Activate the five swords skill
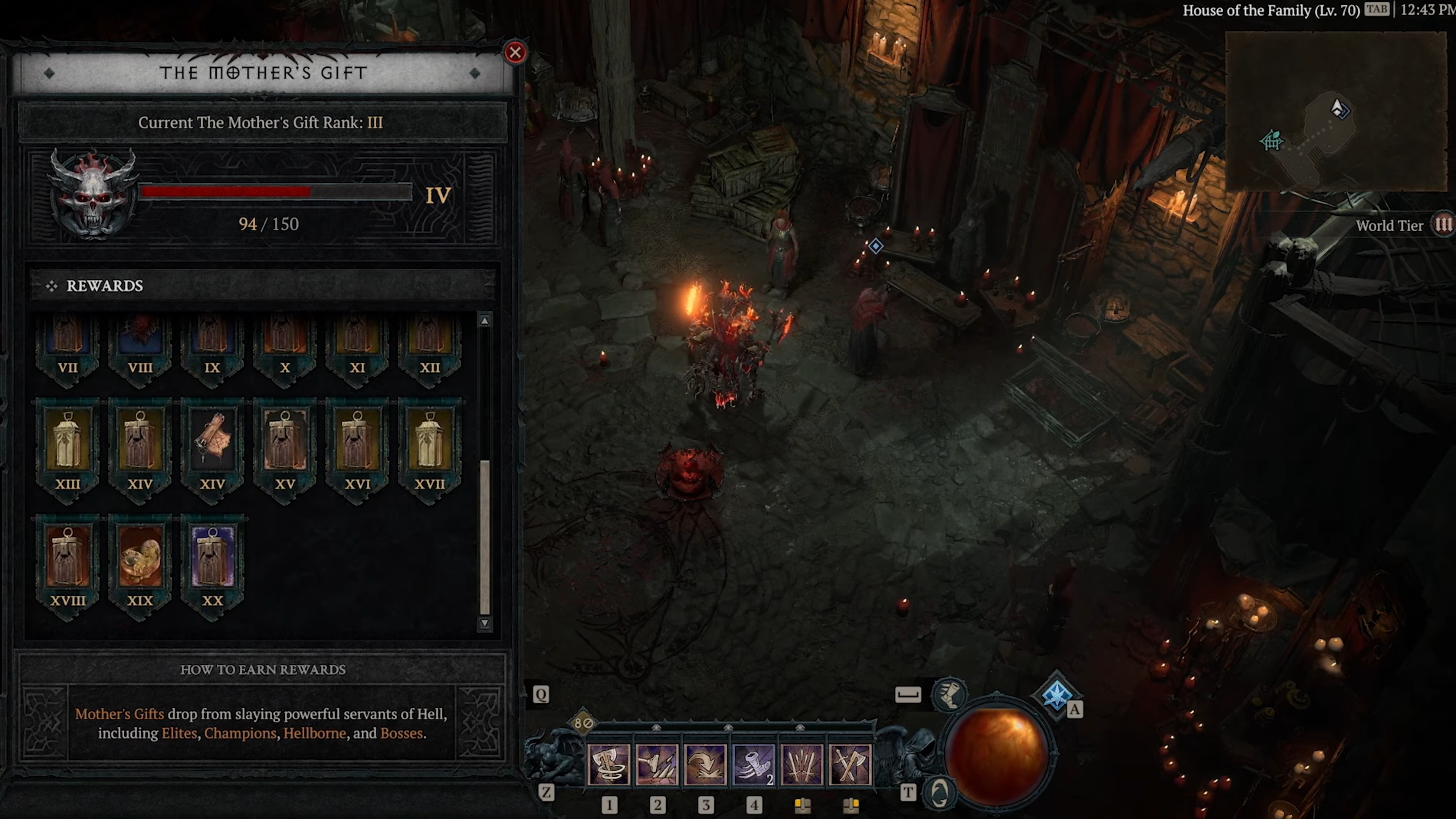Image resolution: width=1456 pixels, height=819 pixels. (x=802, y=765)
